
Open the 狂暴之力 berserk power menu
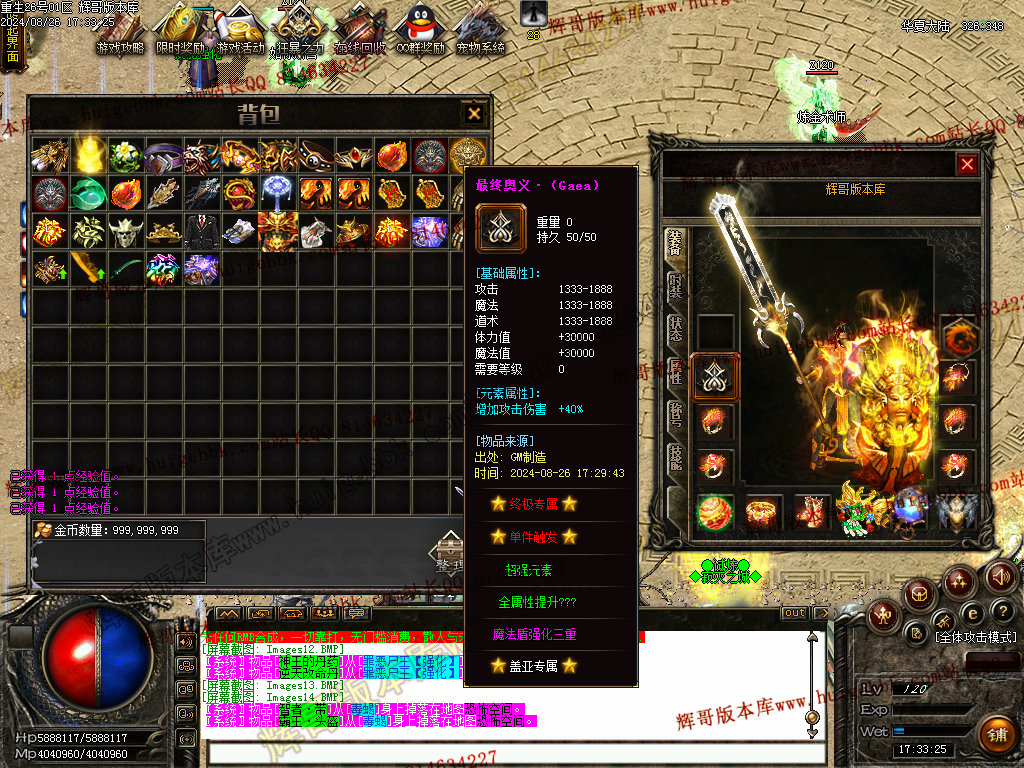click(x=301, y=32)
